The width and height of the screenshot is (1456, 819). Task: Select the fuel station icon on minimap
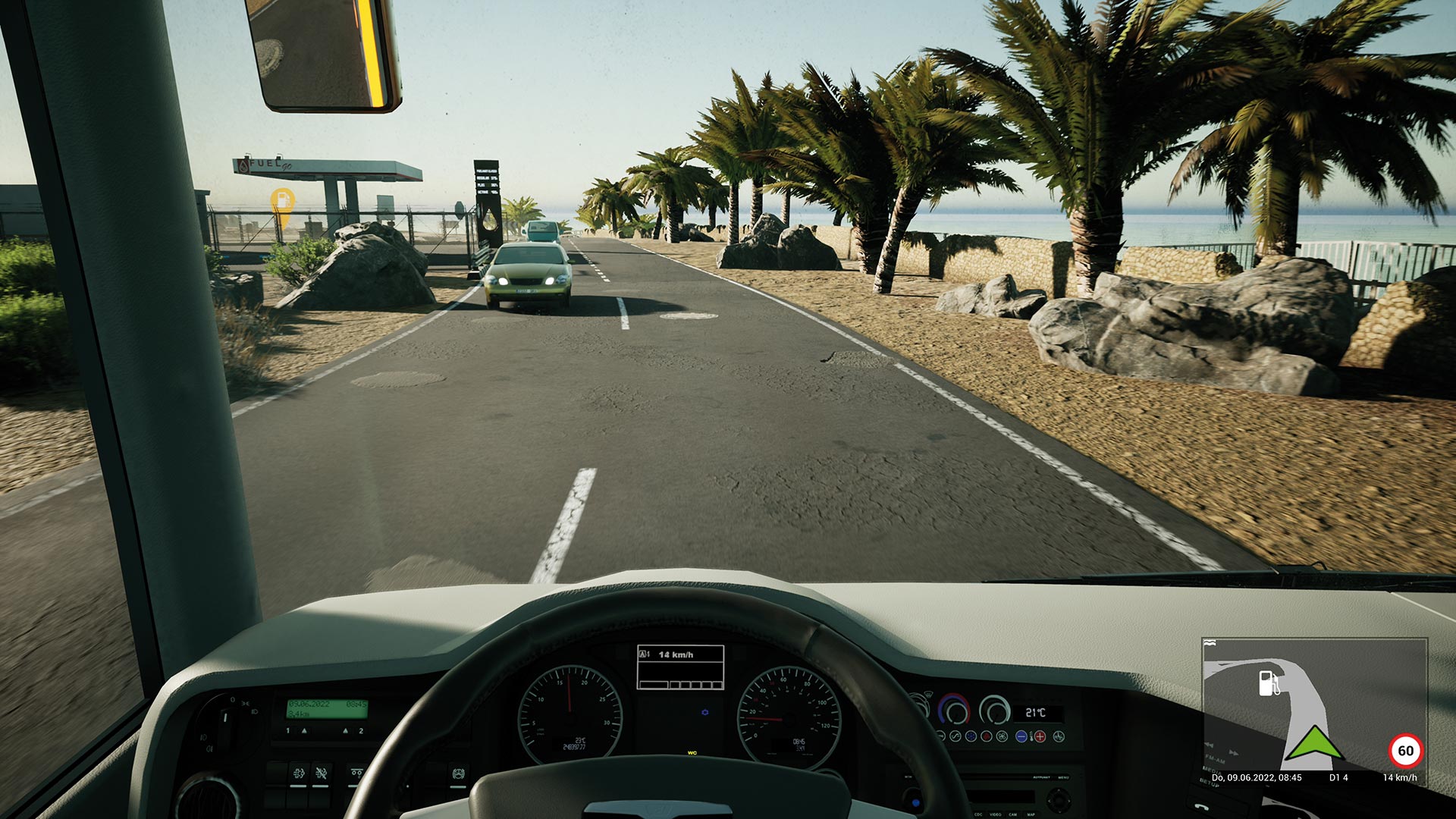(x=1269, y=682)
